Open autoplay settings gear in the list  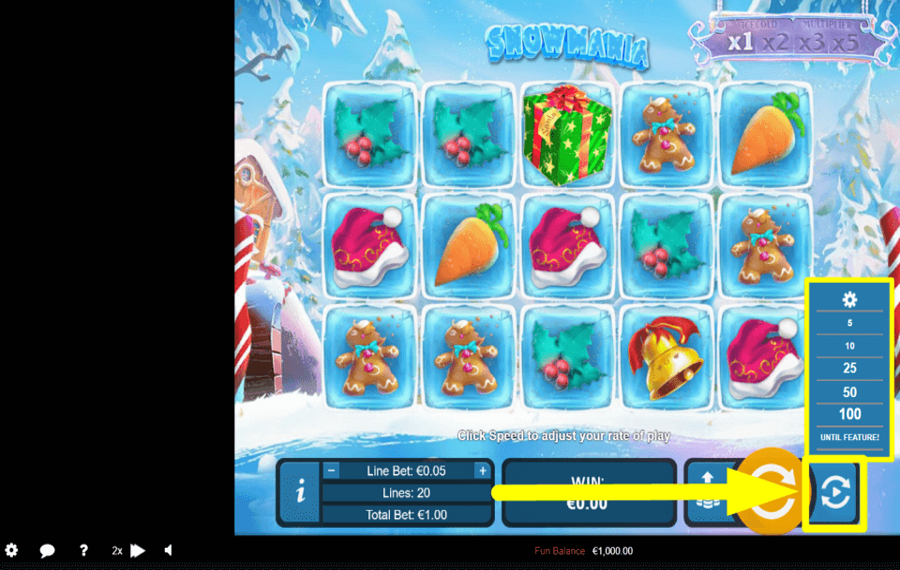pos(850,299)
